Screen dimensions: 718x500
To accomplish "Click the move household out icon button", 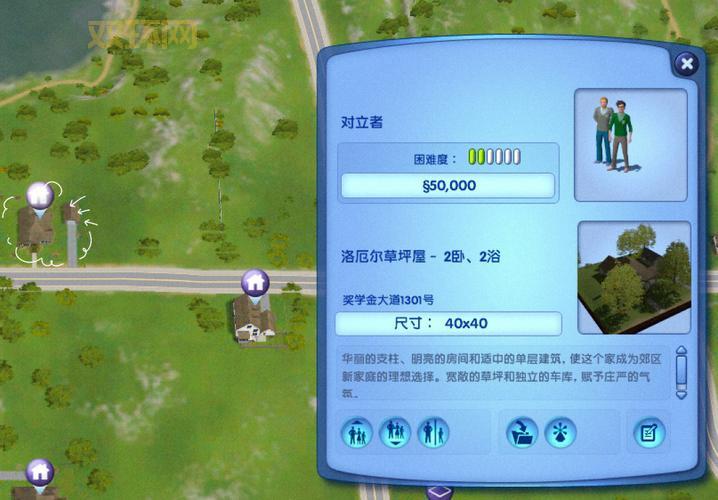I will (x=395, y=432).
